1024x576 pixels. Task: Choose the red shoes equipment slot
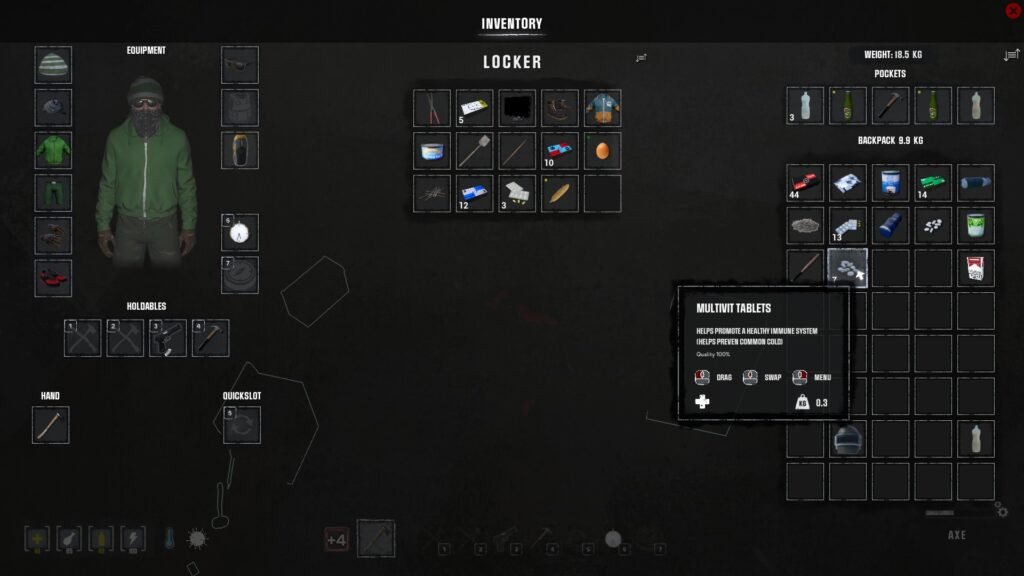53,278
